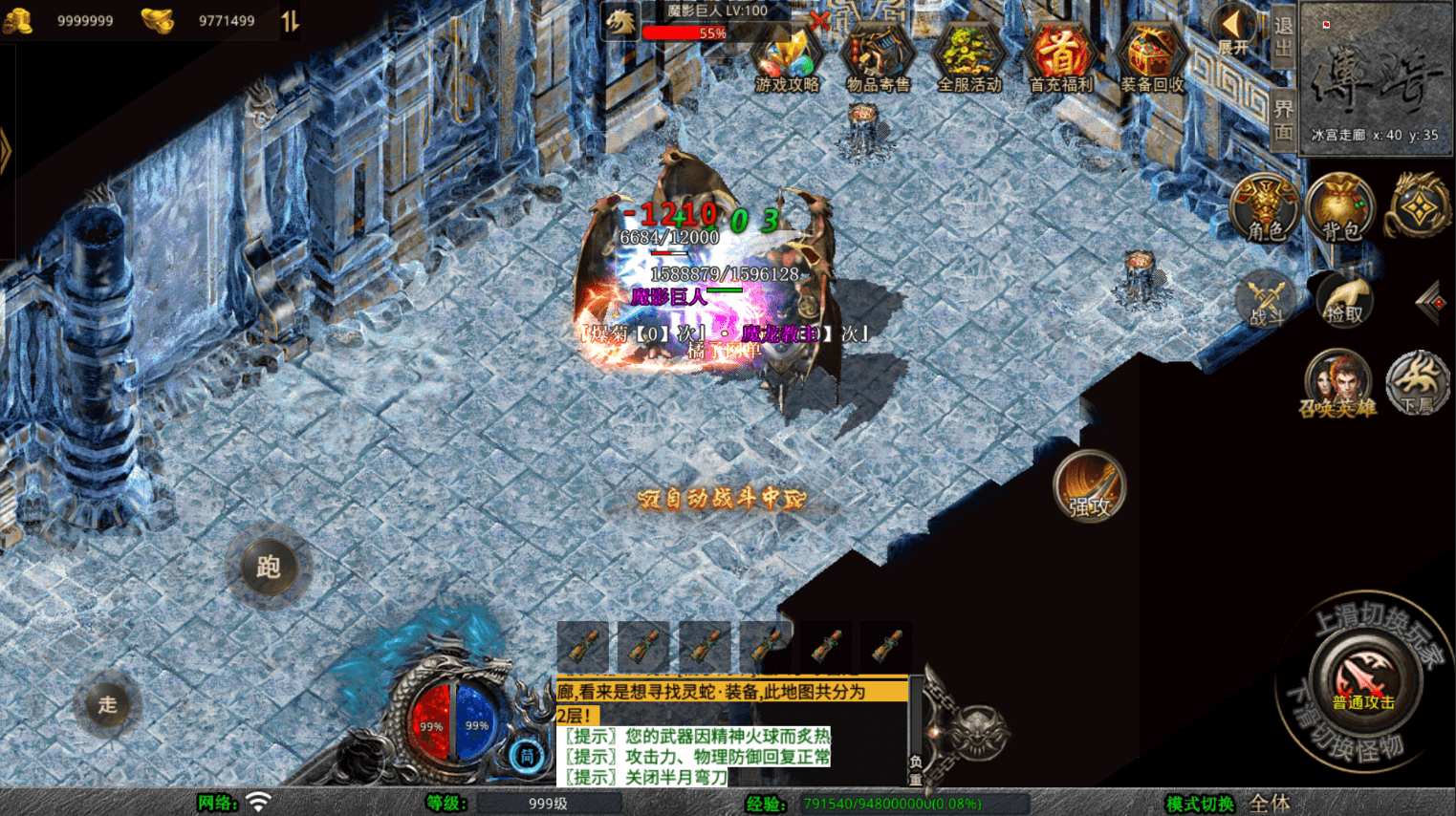This screenshot has width=1456, height=816.
Task: Open the 游戏攻略 game guide
Action: pyautogui.click(x=786, y=59)
